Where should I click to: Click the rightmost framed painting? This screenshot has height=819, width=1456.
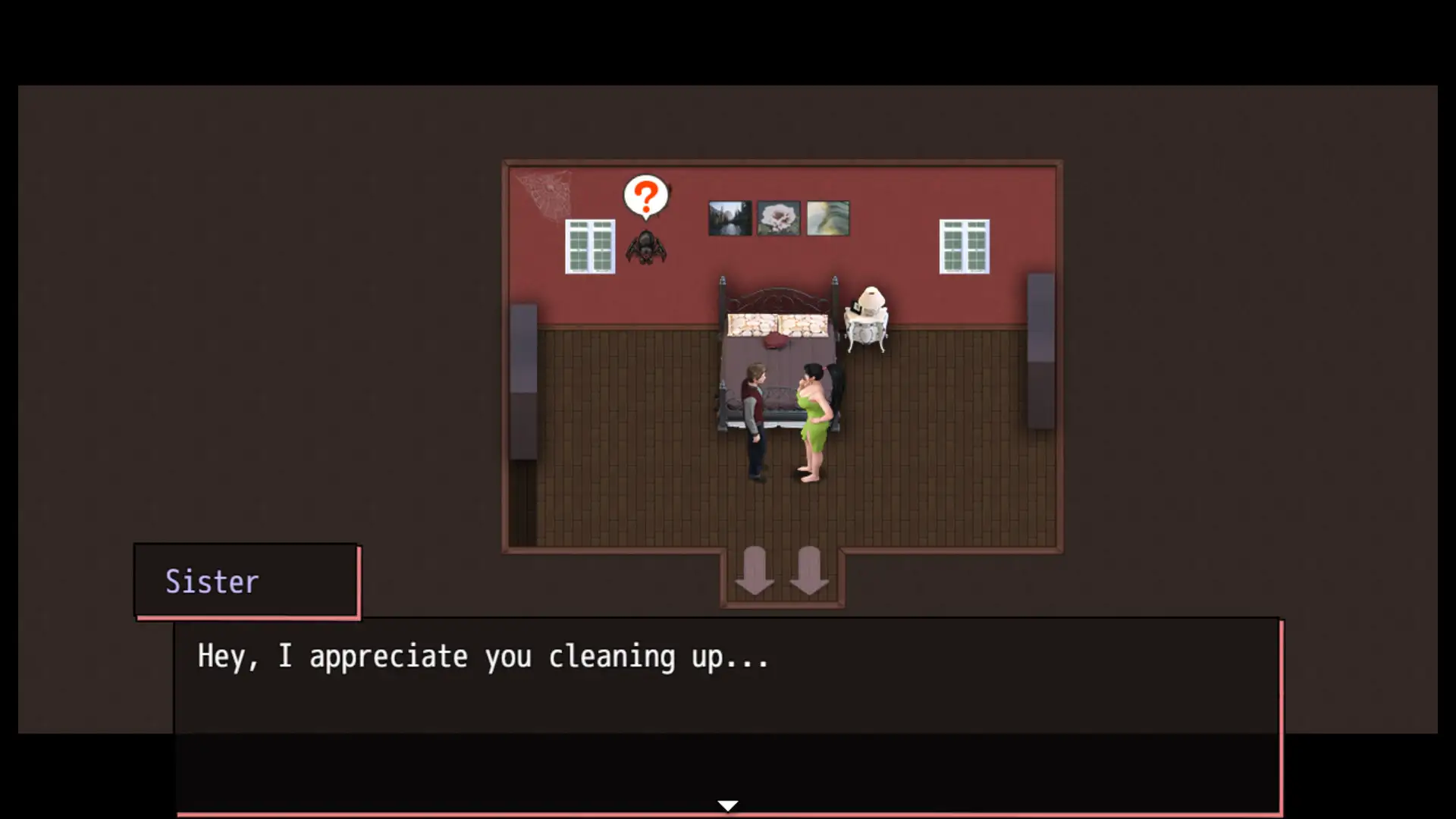pos(827,218)
